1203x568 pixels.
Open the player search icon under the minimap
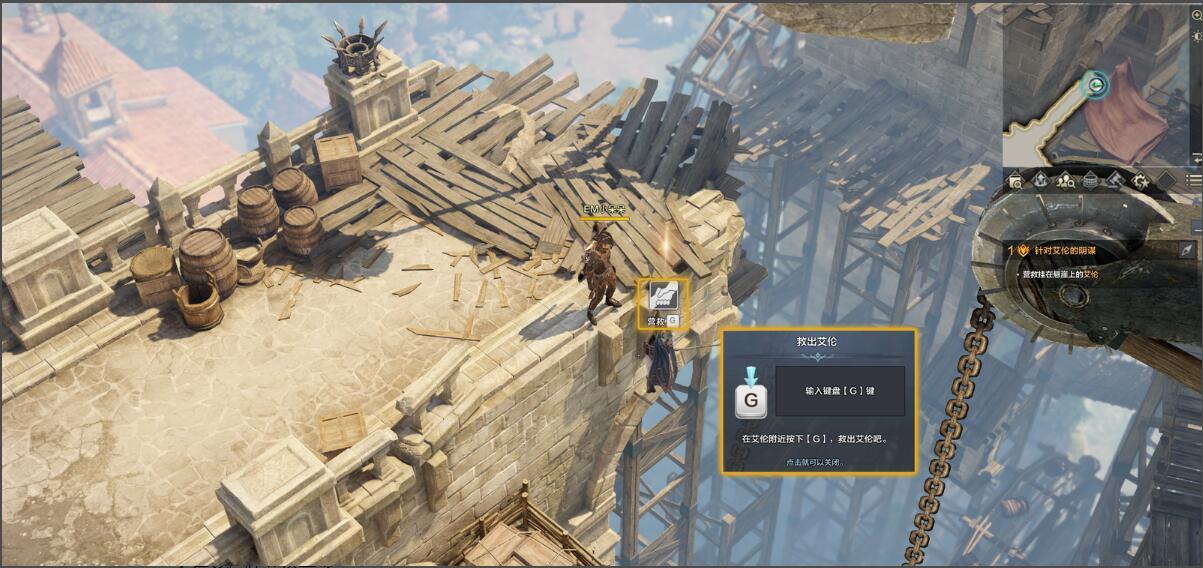[x=1066, y=181]
